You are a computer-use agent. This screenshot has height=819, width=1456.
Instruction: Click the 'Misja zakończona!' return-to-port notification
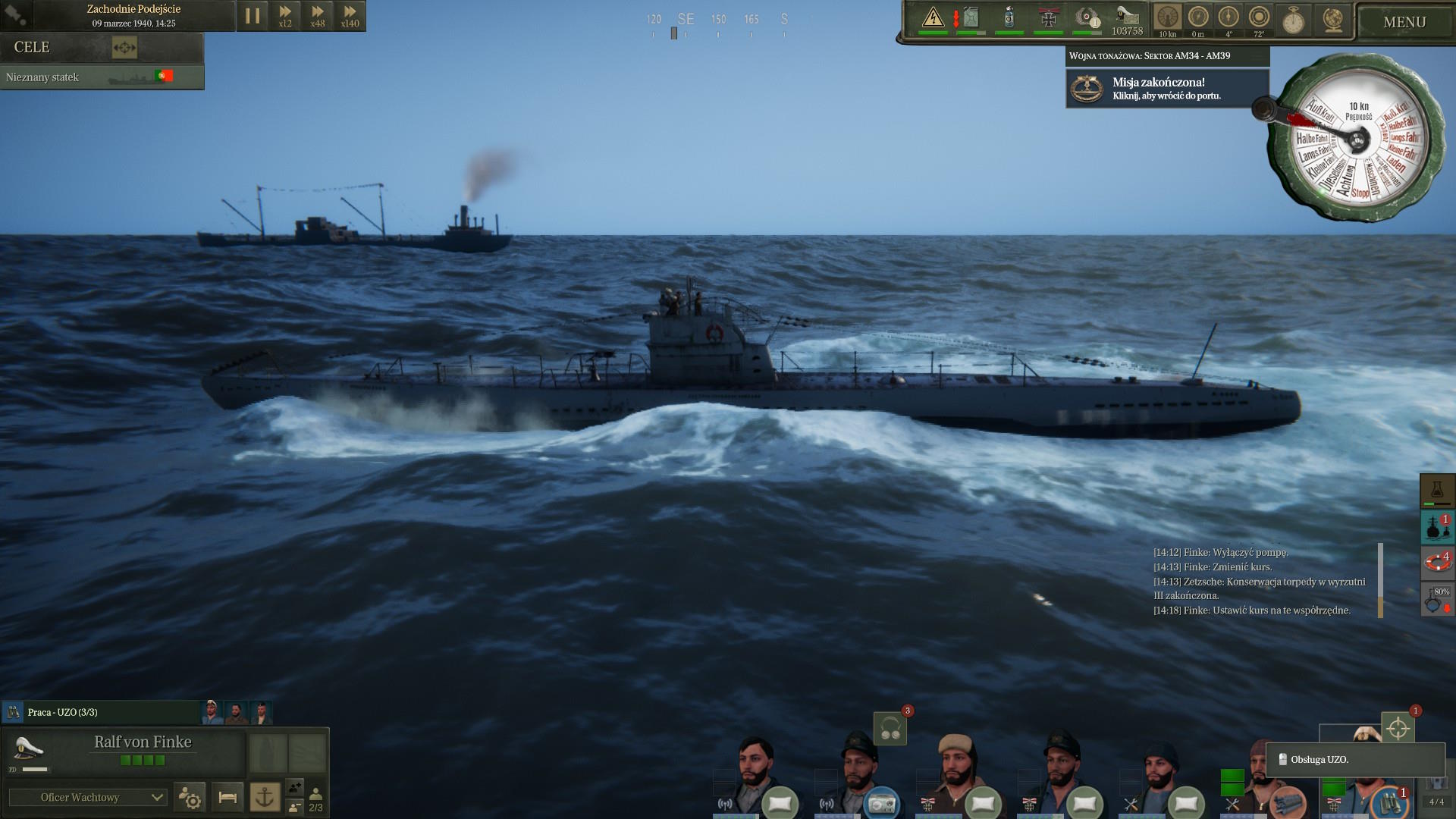click(x=1167, y=89)
